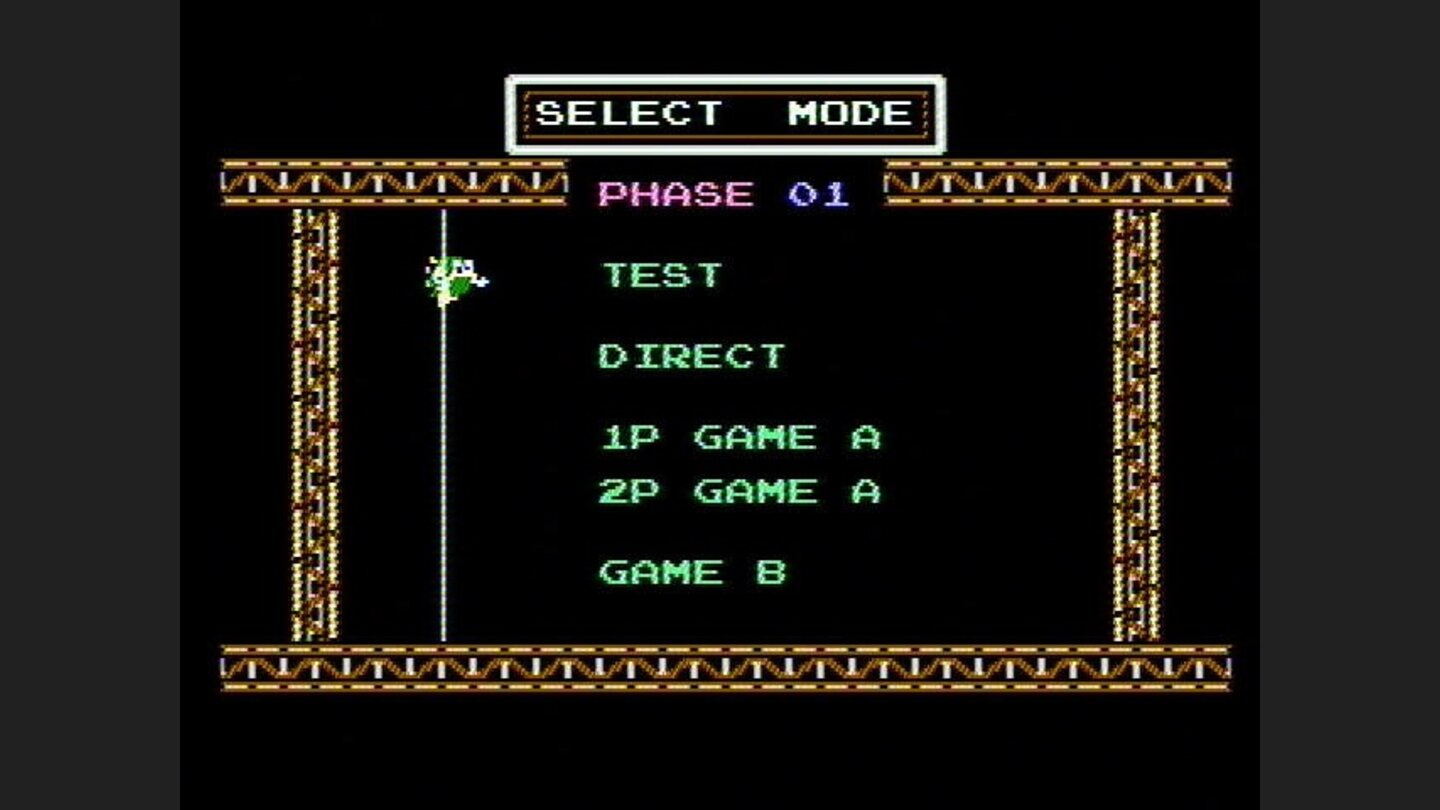Image resolution: width=1440 pixels, height=810 pixels.
Task: Click the green climber character sprite
Action: [452, 278]
